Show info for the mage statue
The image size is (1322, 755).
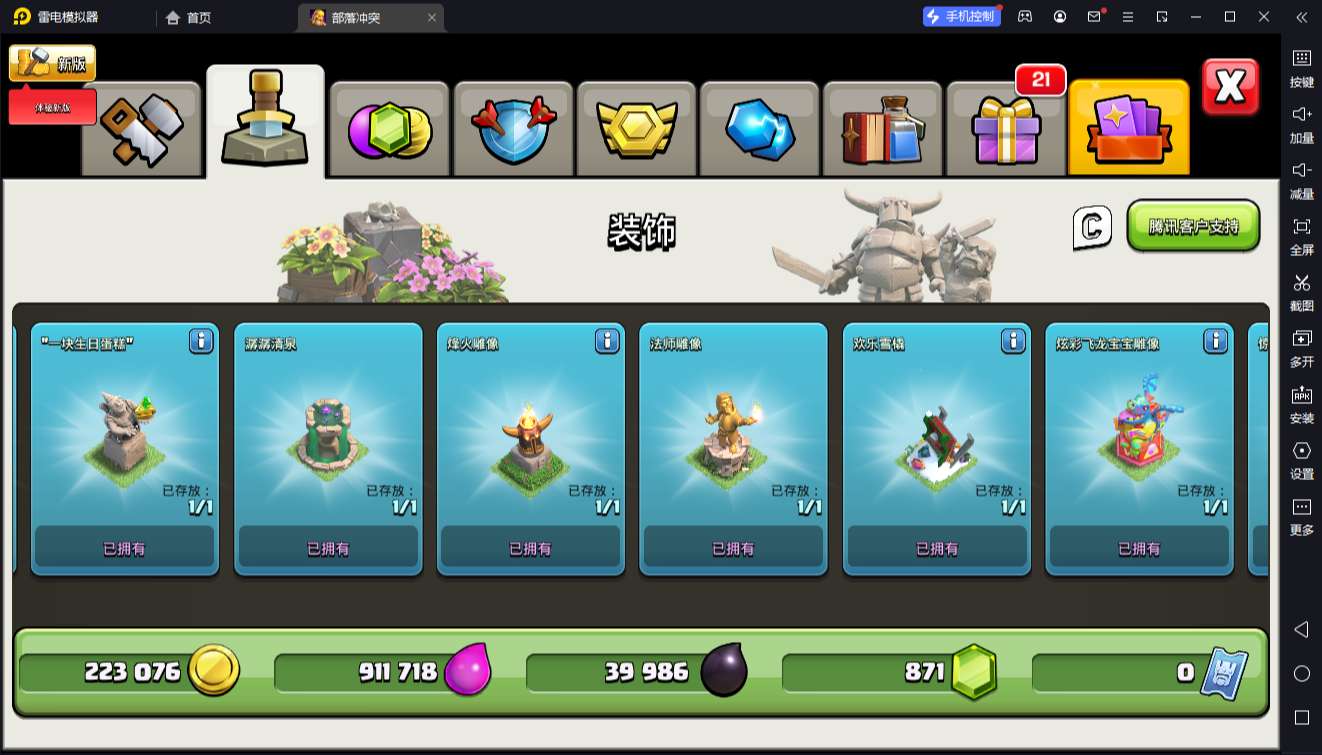(809, 341)
